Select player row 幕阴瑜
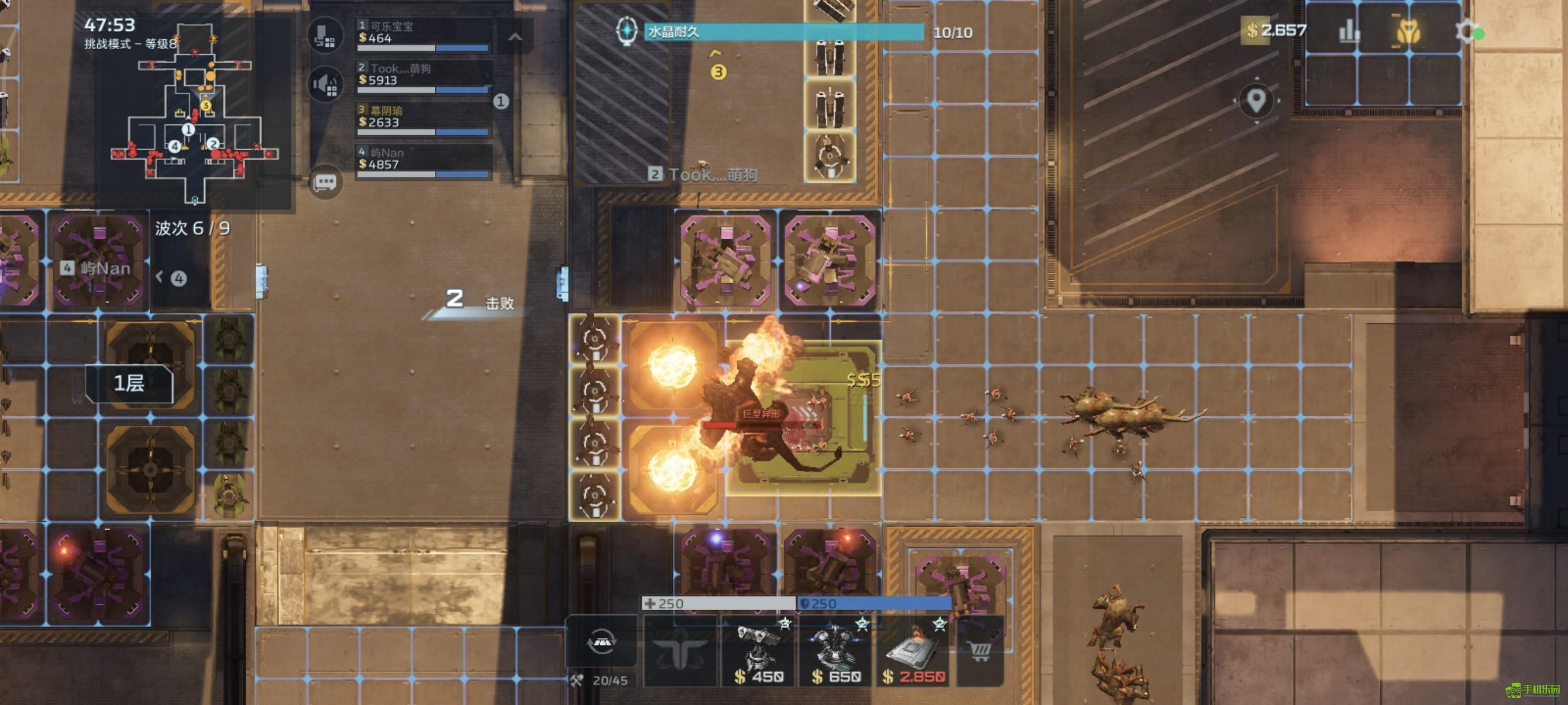 point(424,119)
